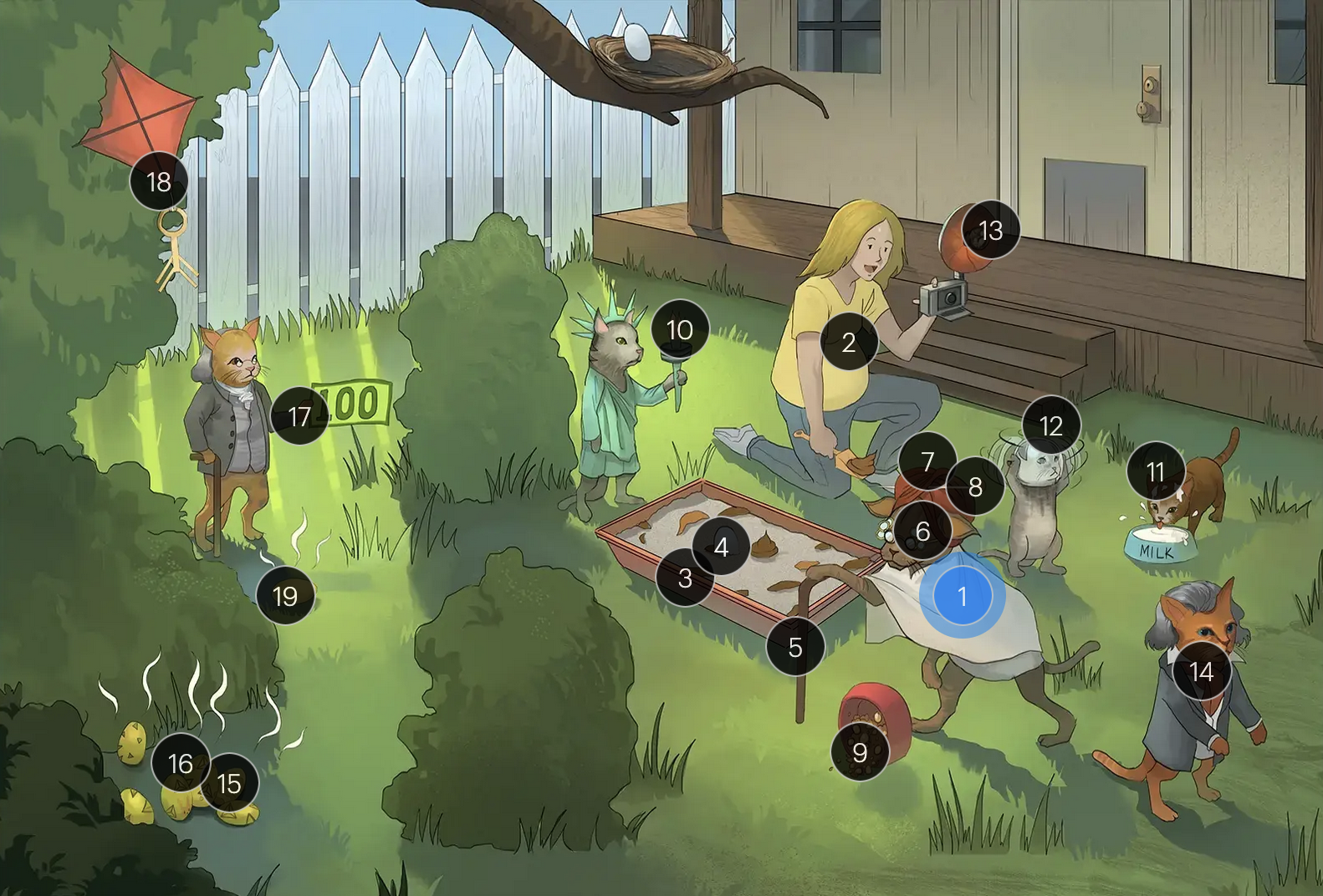
Task: Select hotspot marker number 9
Action: 860,752
